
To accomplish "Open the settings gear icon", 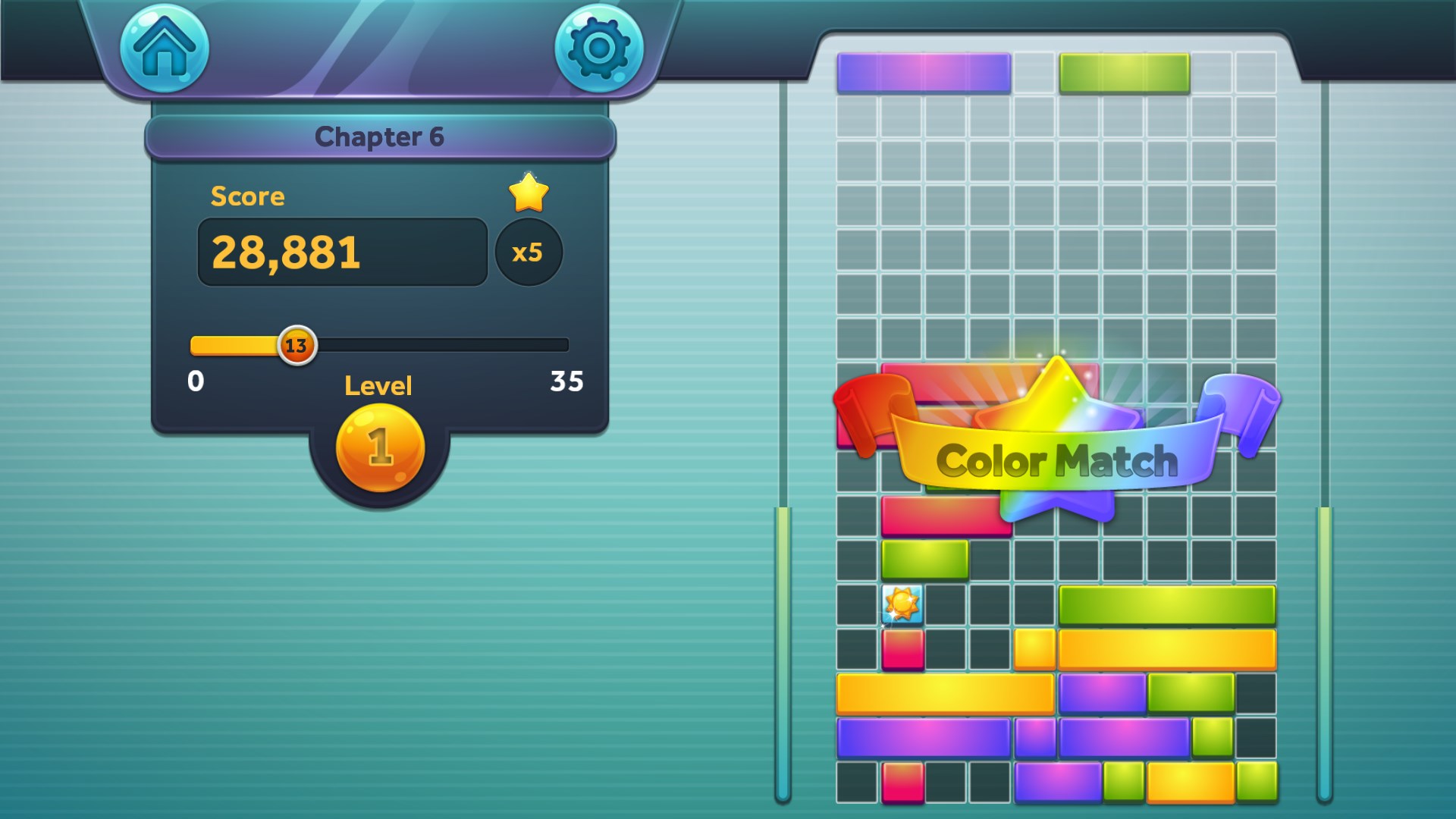I will pyautogui.click(x=599, y=48).
